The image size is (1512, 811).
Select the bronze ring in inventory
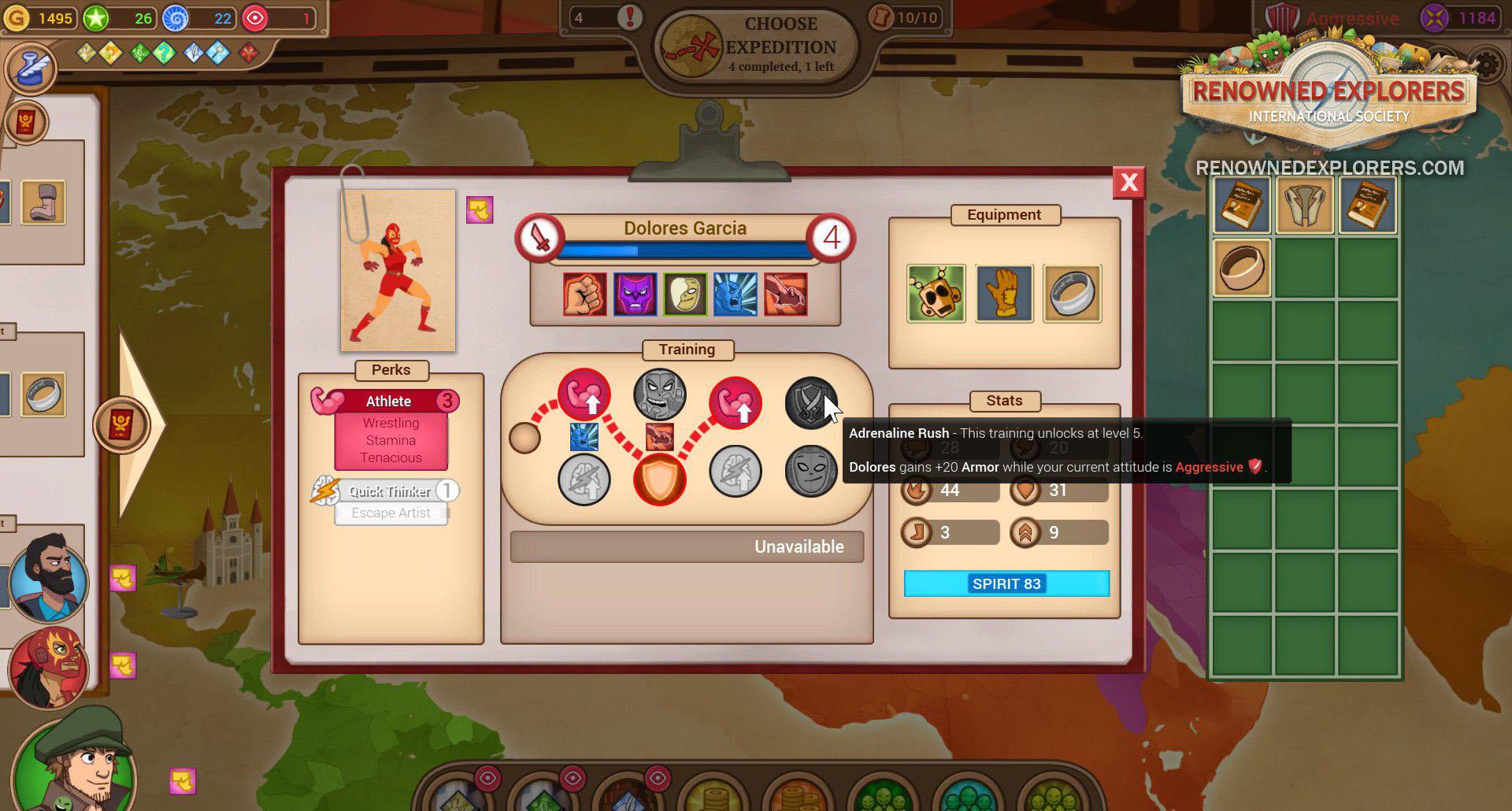click(1242, 268)
